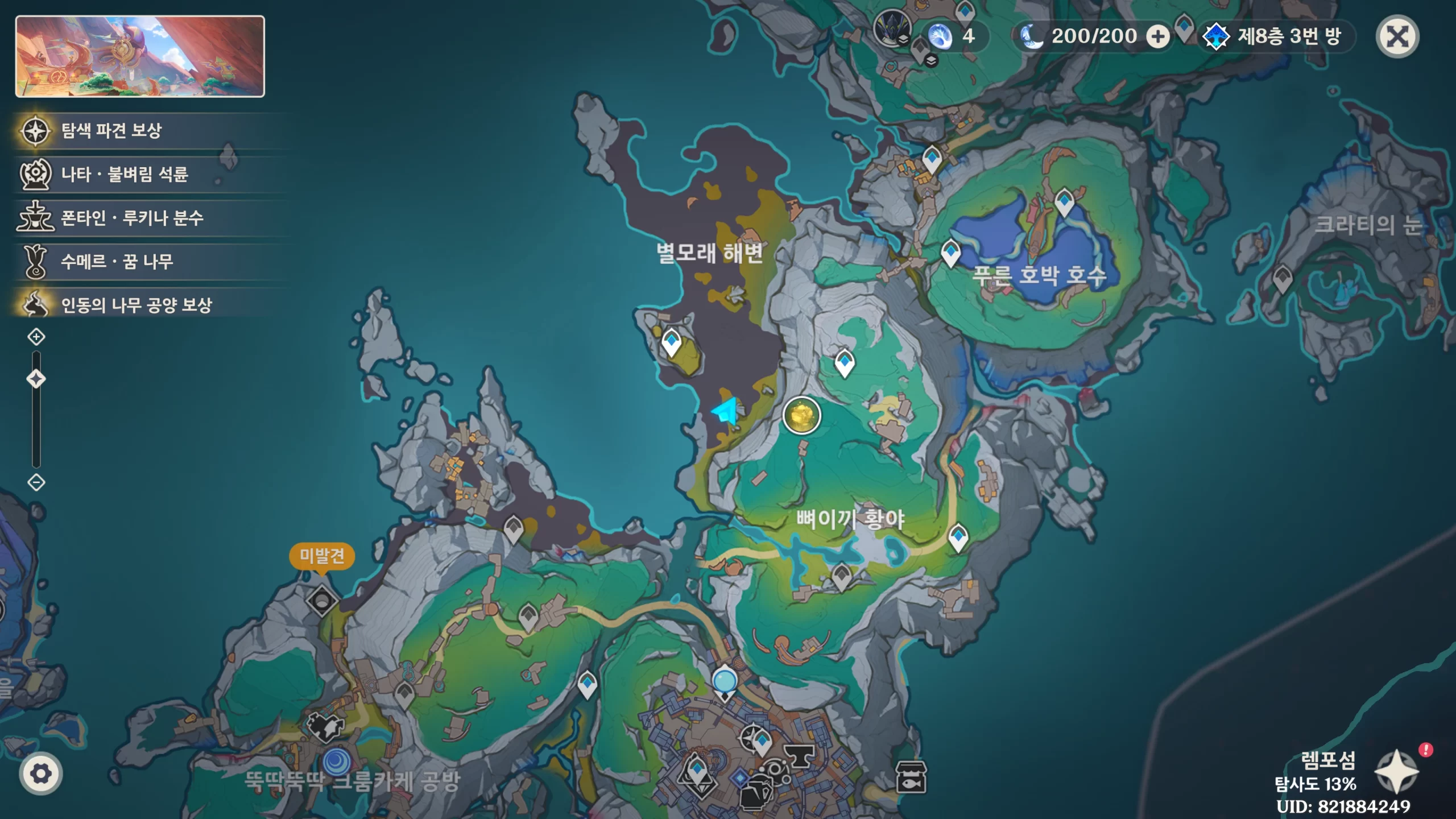Add resin with the plus button
This screenshot has height=819, width=1456.
click(1157, 37)
